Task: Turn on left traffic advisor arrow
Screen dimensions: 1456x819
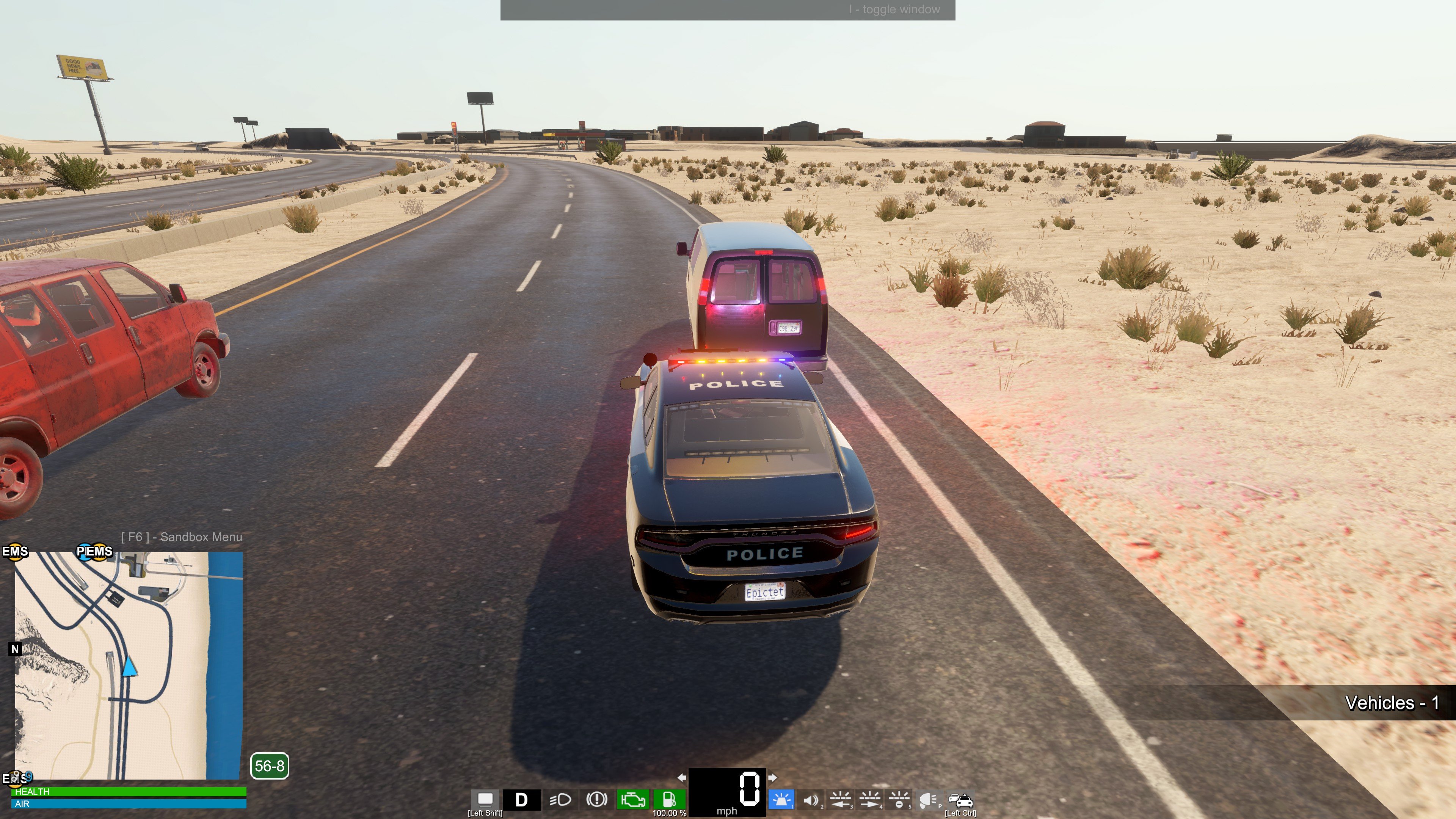Action: click(840, 800)
